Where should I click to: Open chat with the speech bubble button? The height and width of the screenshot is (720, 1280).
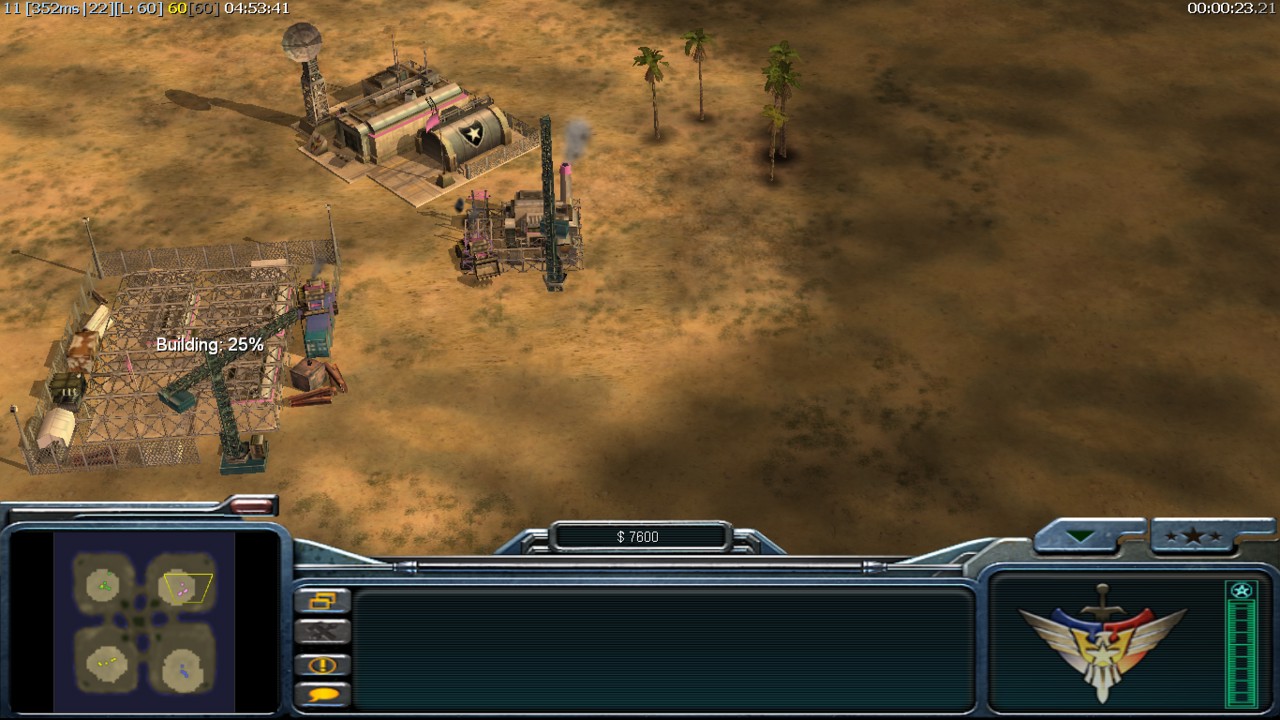(323, 693)
